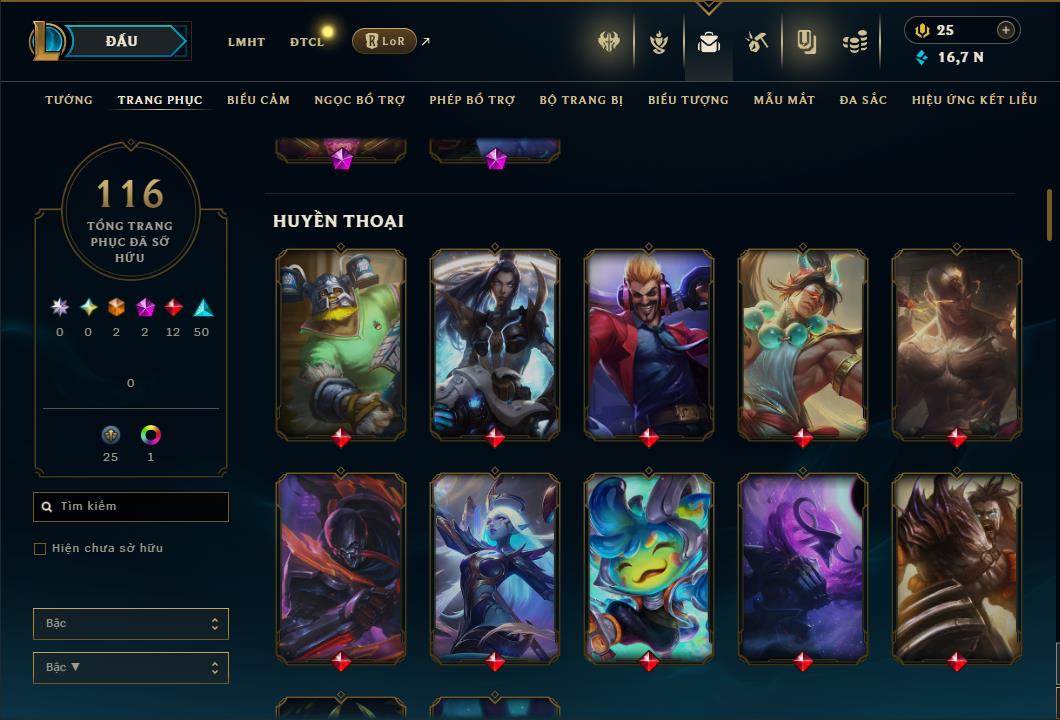1060x720 pixels.
Task: Click the Tìm kiếm search field
Action: point(131,507)
